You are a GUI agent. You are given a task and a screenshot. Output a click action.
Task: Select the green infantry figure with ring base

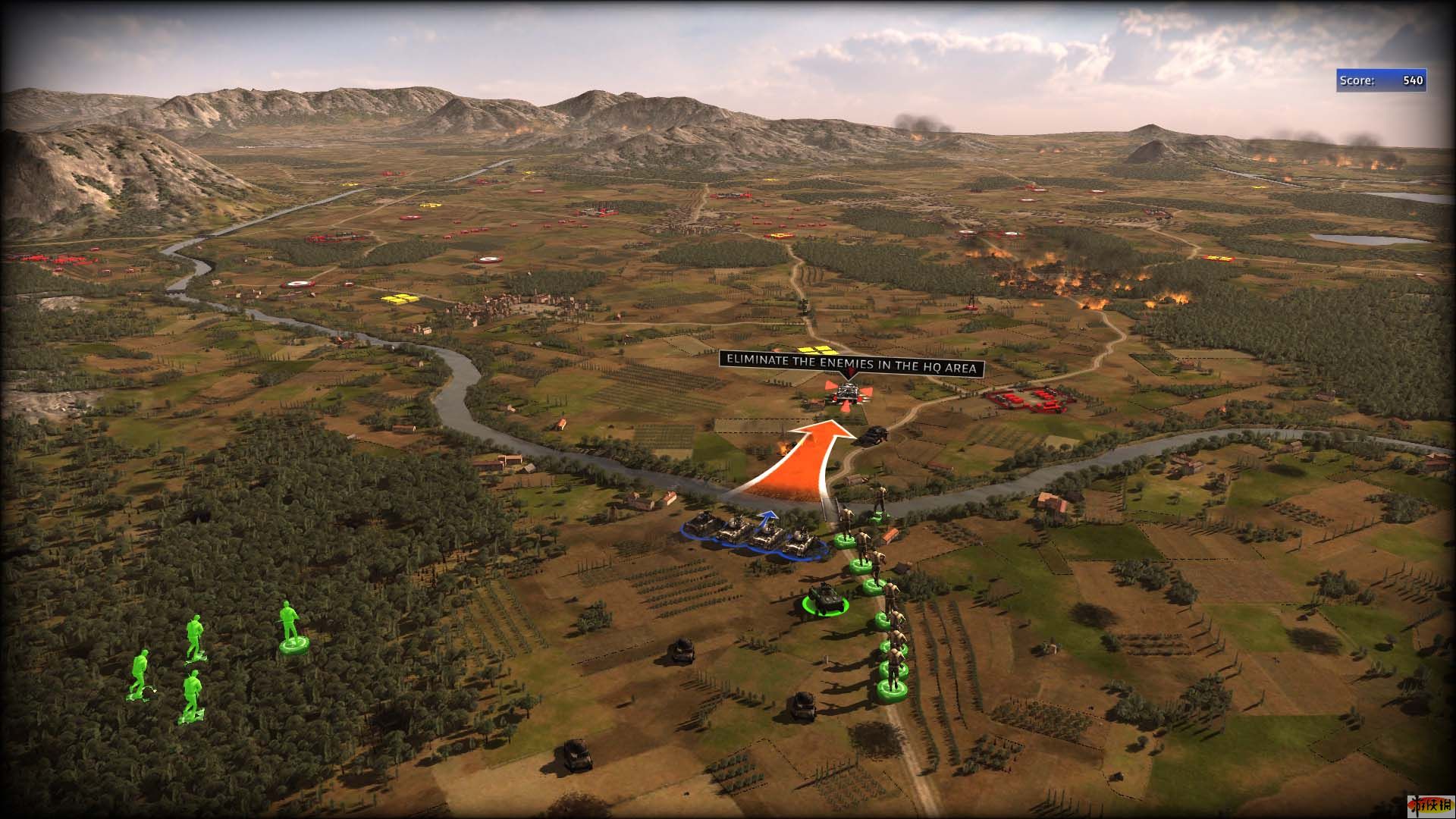coord(291,628)
